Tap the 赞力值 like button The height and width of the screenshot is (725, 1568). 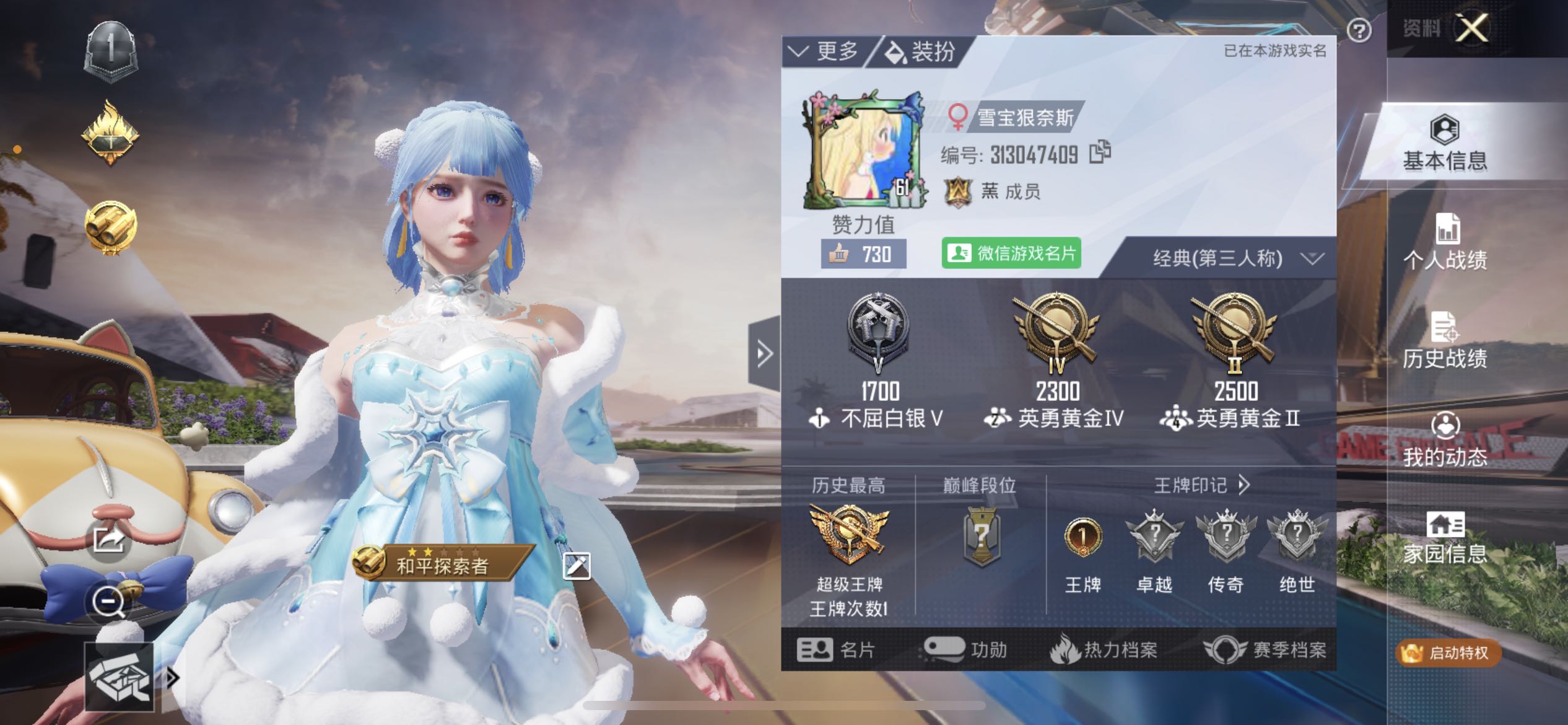click(x=863, y=254)
